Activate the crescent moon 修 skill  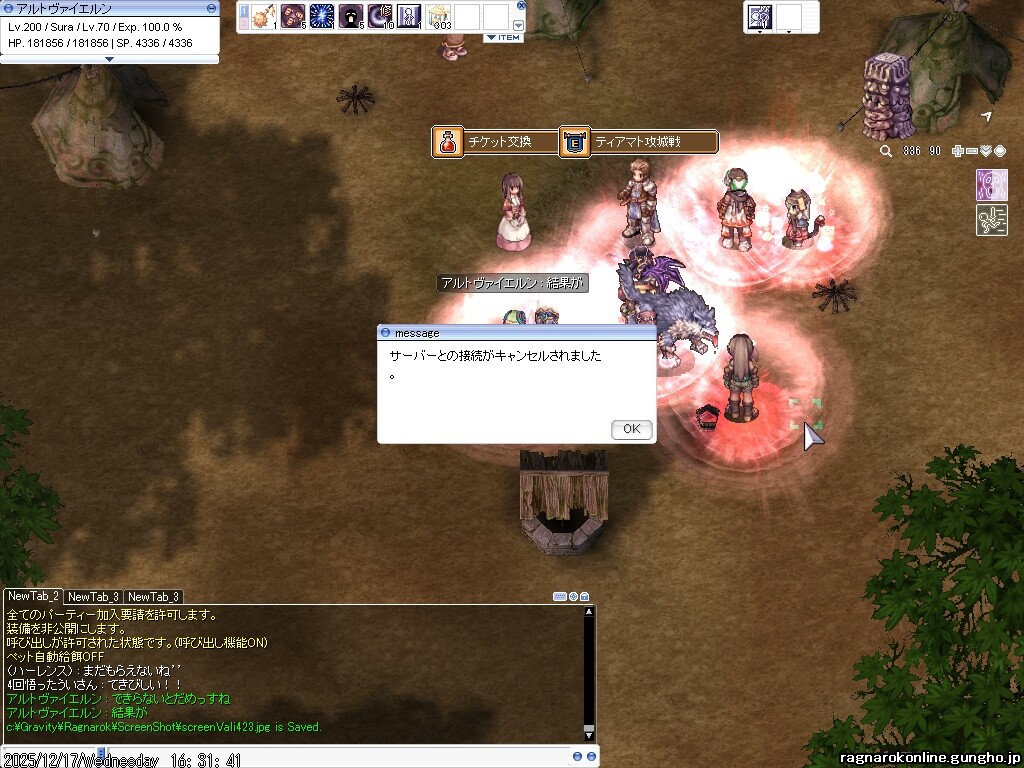coord(380,16)
